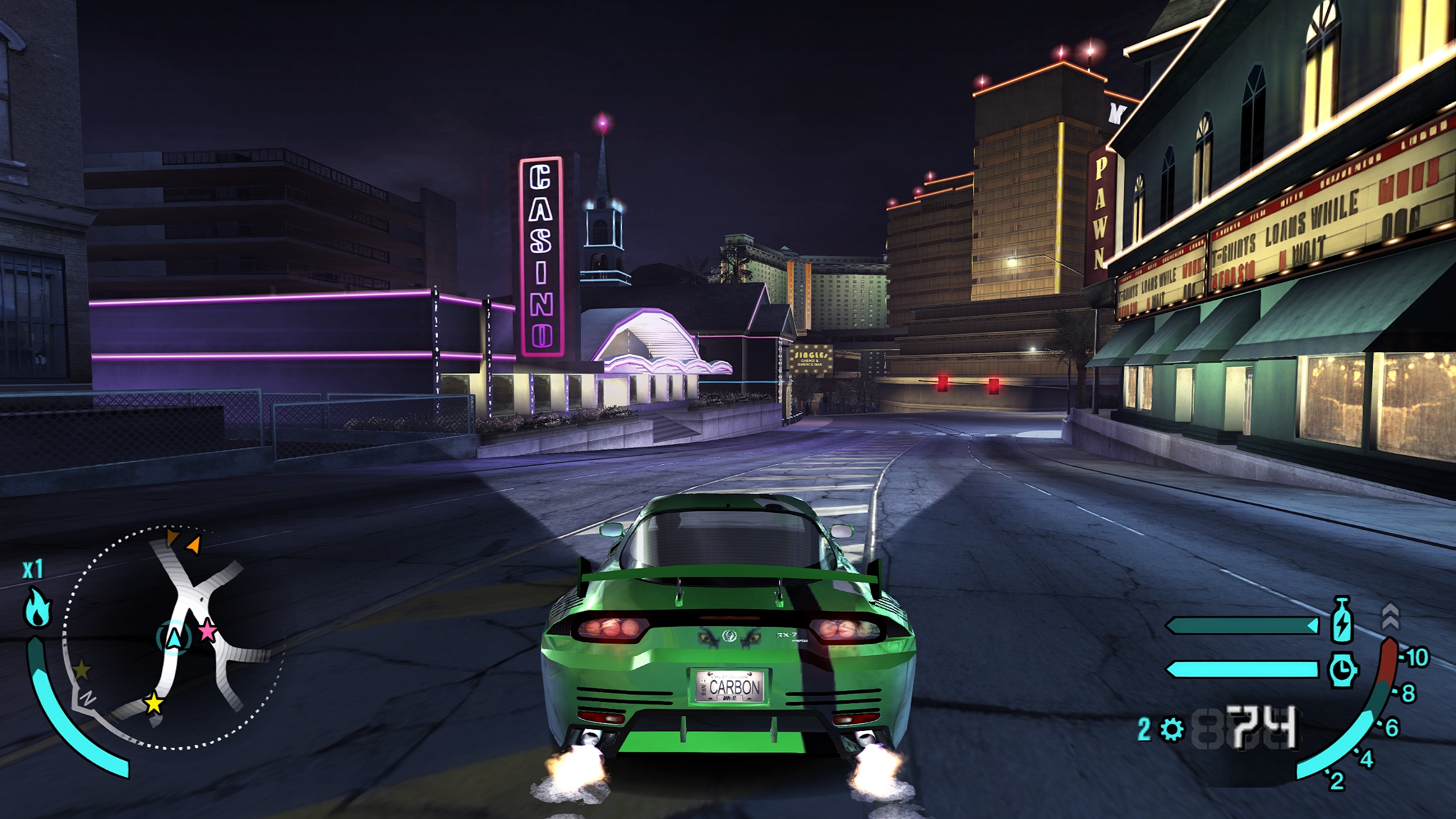The image size is (1456, 819).
Task: Click the bright orange arrow minimap marker
Action: click(x=194, y=544)
